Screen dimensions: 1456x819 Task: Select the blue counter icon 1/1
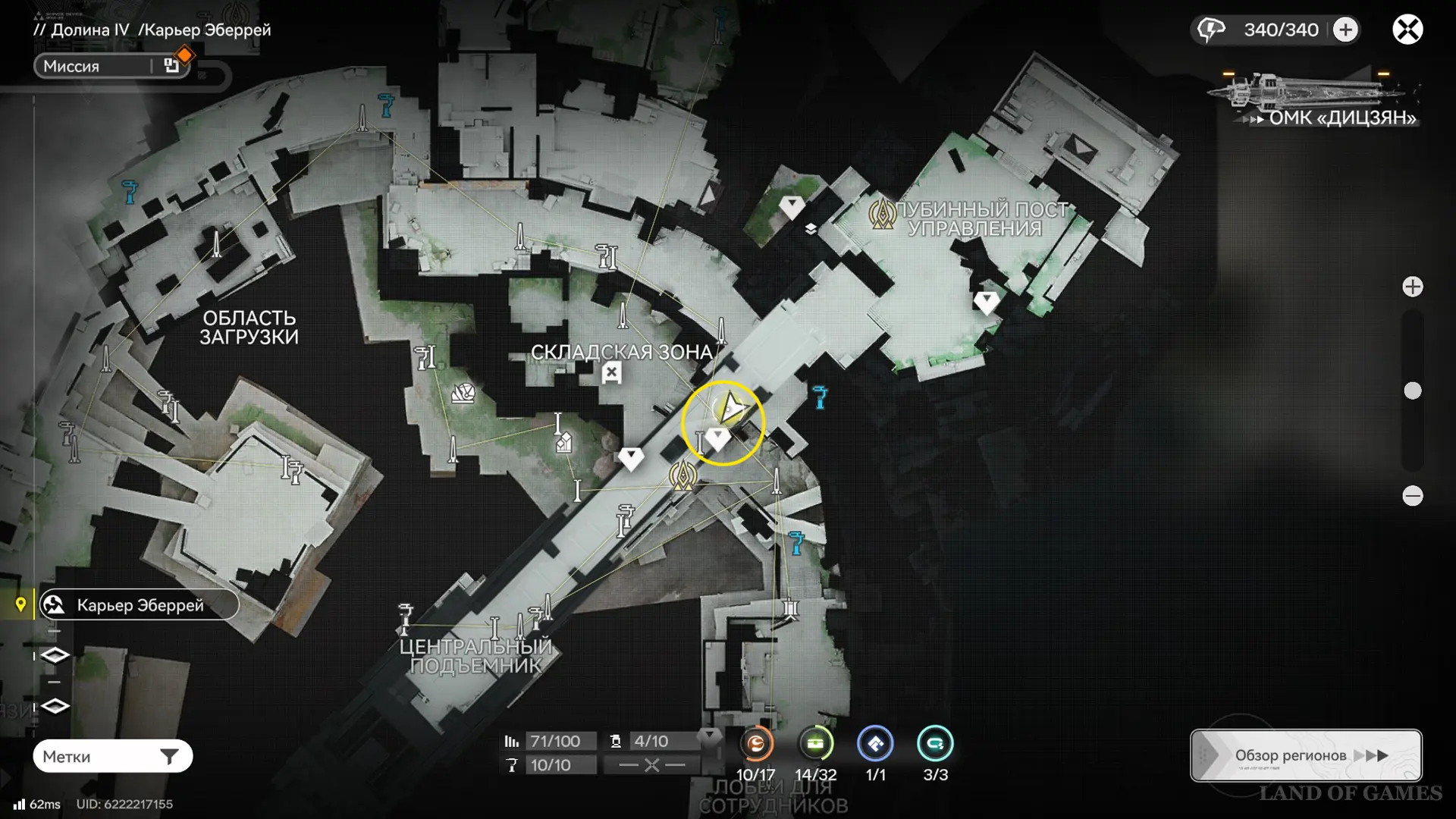tap(875, 744)
